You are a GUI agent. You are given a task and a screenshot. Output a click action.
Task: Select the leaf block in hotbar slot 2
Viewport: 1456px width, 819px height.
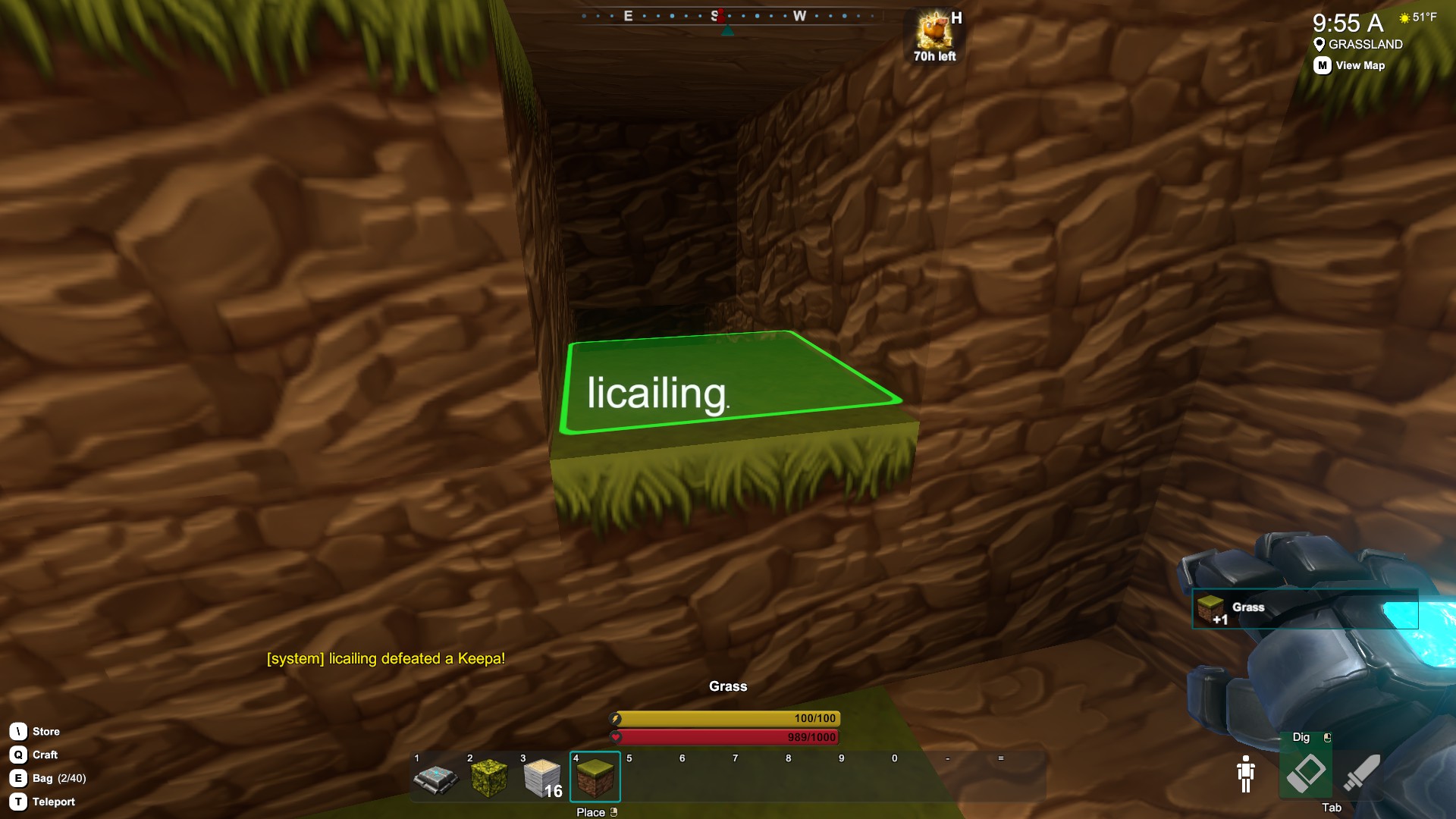pyautogui.click(x=488, y=777)
